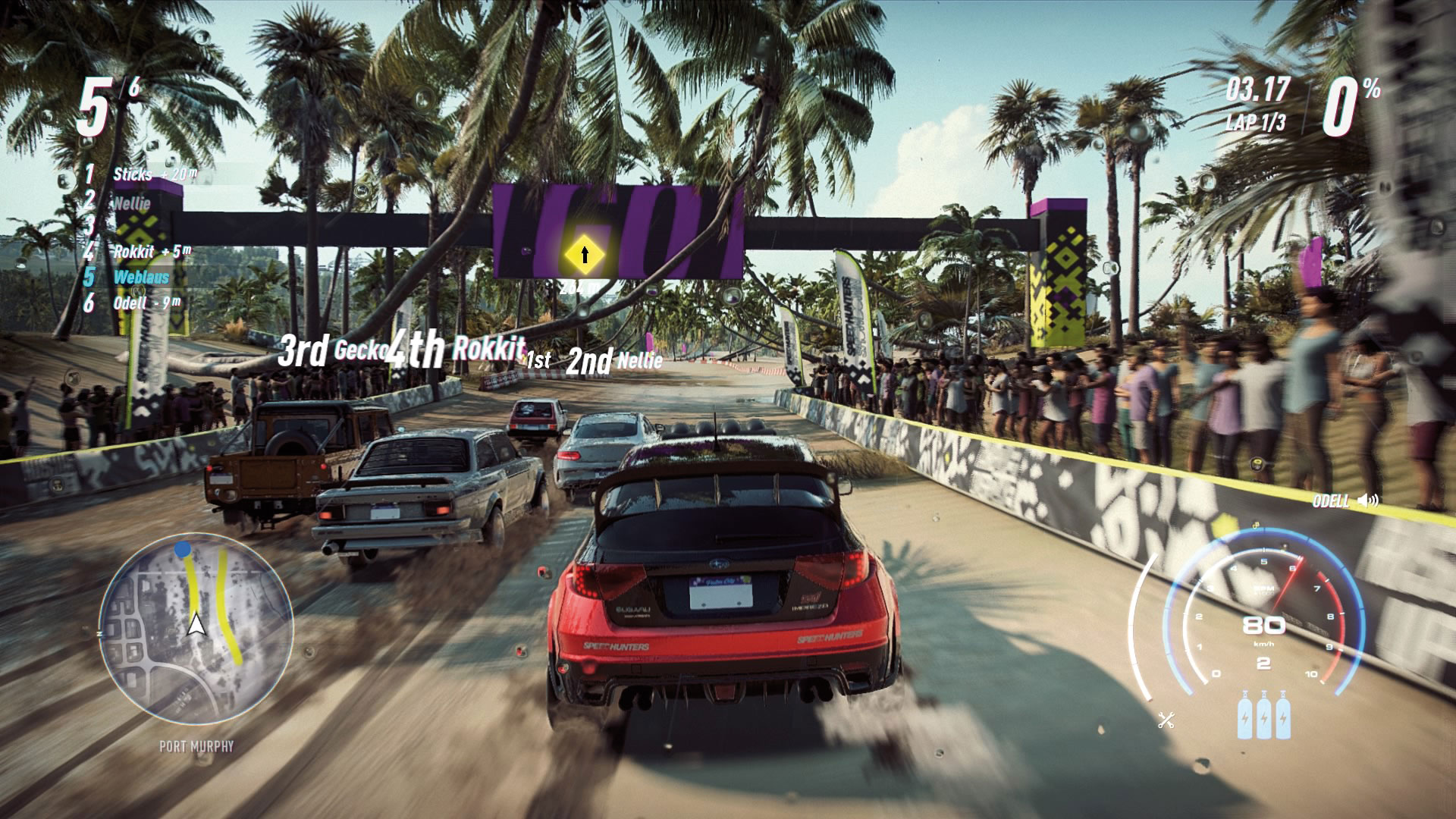
Task: Click the speaker icon beside ODELL
Action: [x=1369, y=500]
